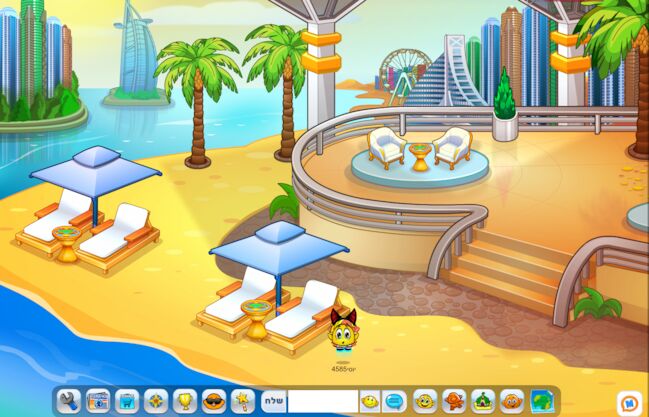This screenshot has height=417, width=649.
Task: Open the blue speech bubble phrases
Action: tap(395, 401)
